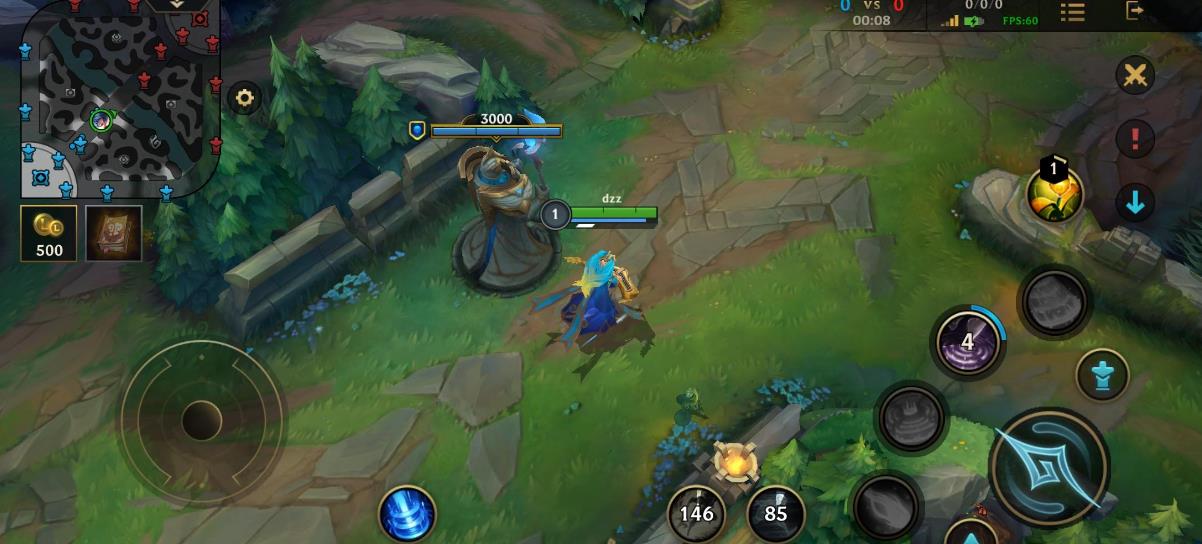Expand the minimap with the top arrow
1202x544 pixels.
177,5
